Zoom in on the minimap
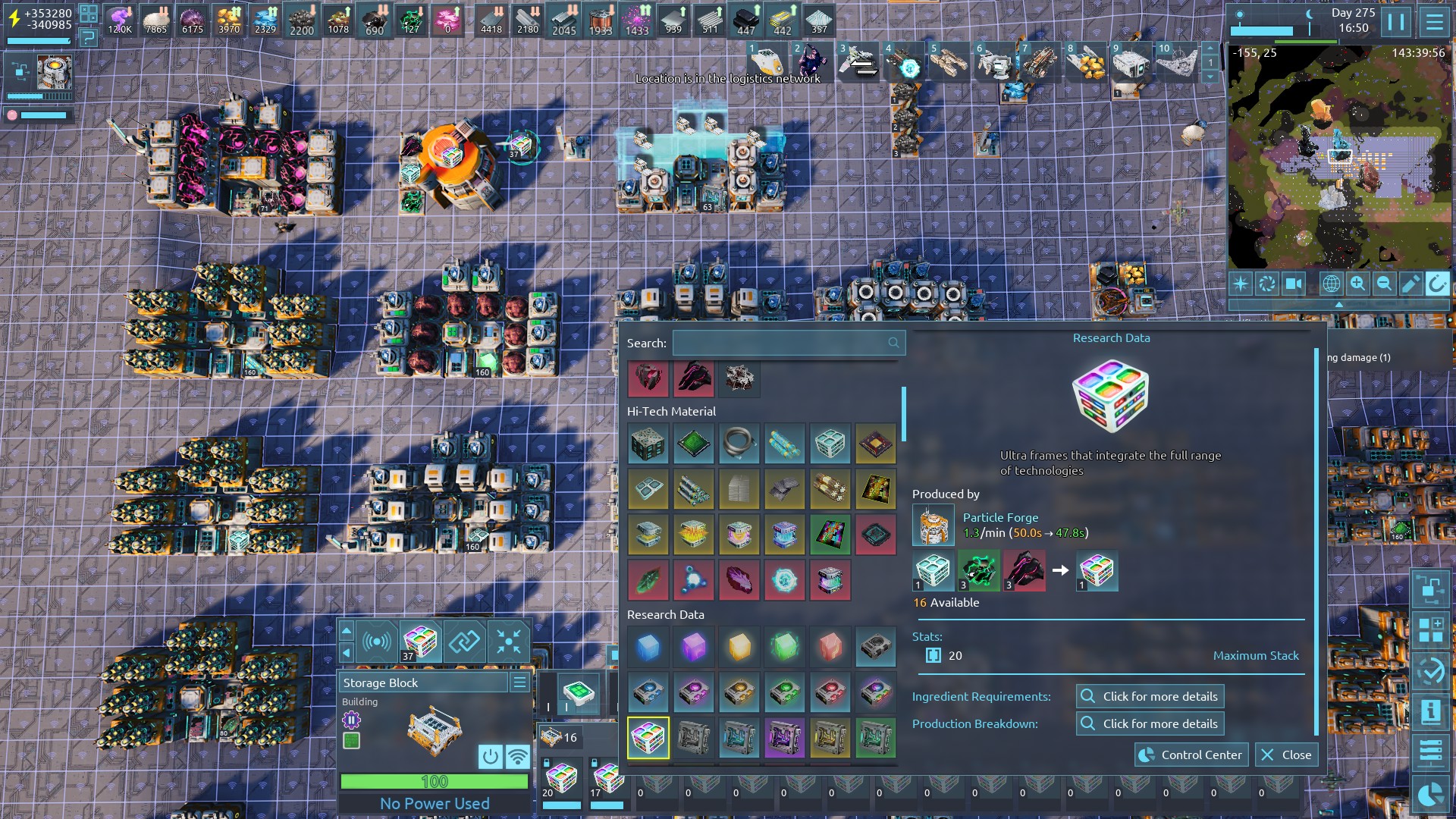Image resolution: width=1456 pixels, height=819 pixels. pyautogui.click(x=1357, y=284)
